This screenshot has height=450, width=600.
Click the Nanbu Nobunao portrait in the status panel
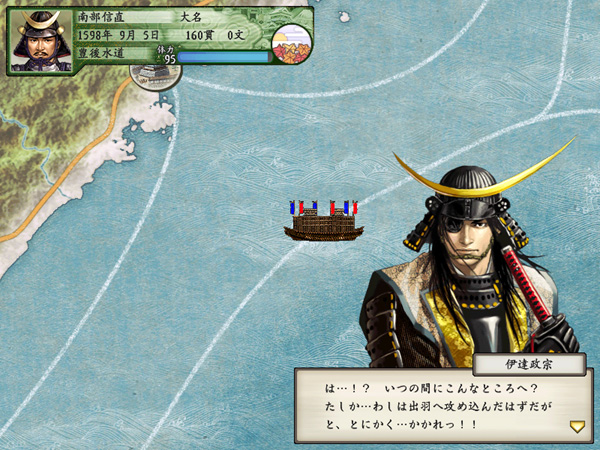point(40,40)
